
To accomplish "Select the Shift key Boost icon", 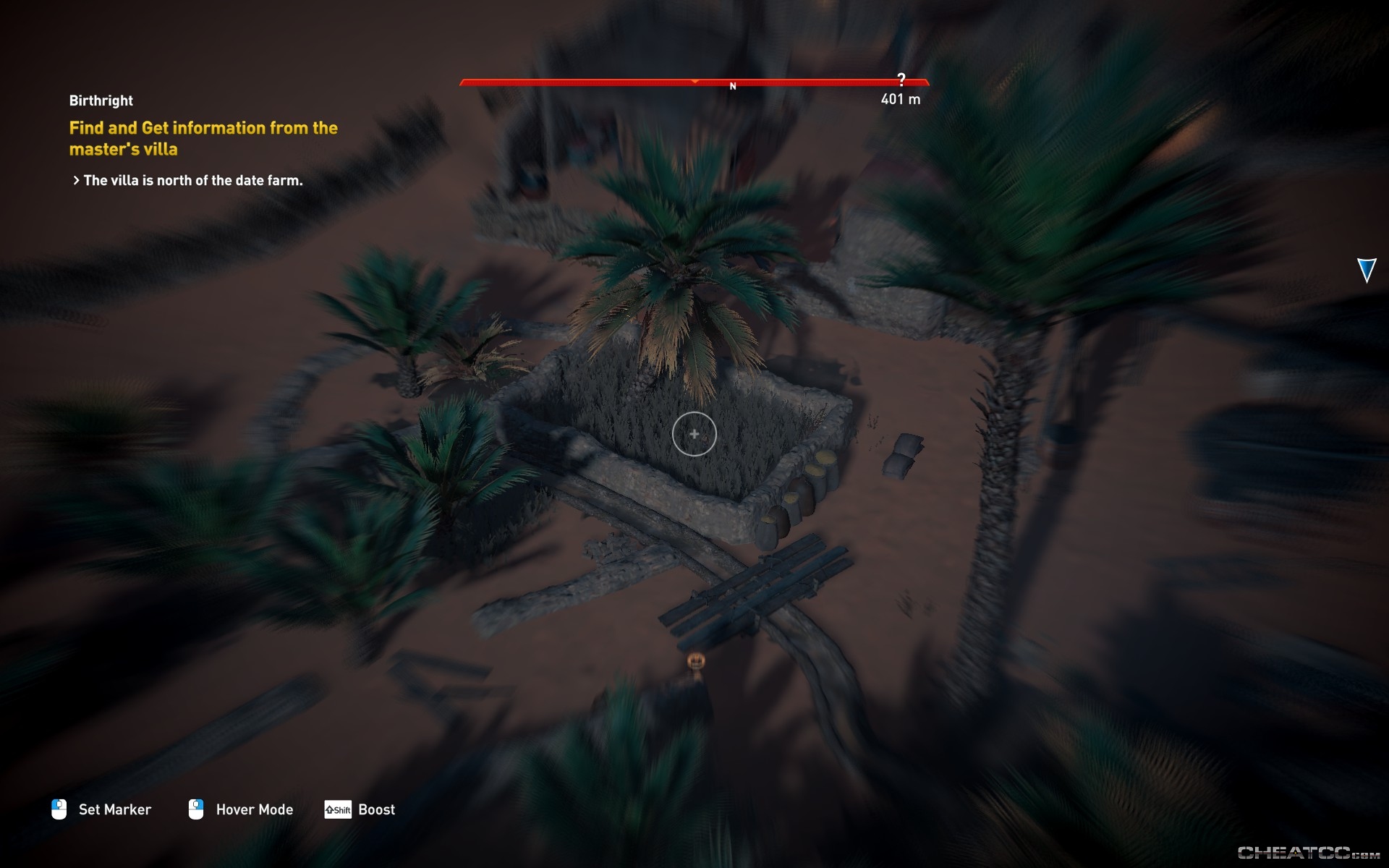I will (337, 809).
